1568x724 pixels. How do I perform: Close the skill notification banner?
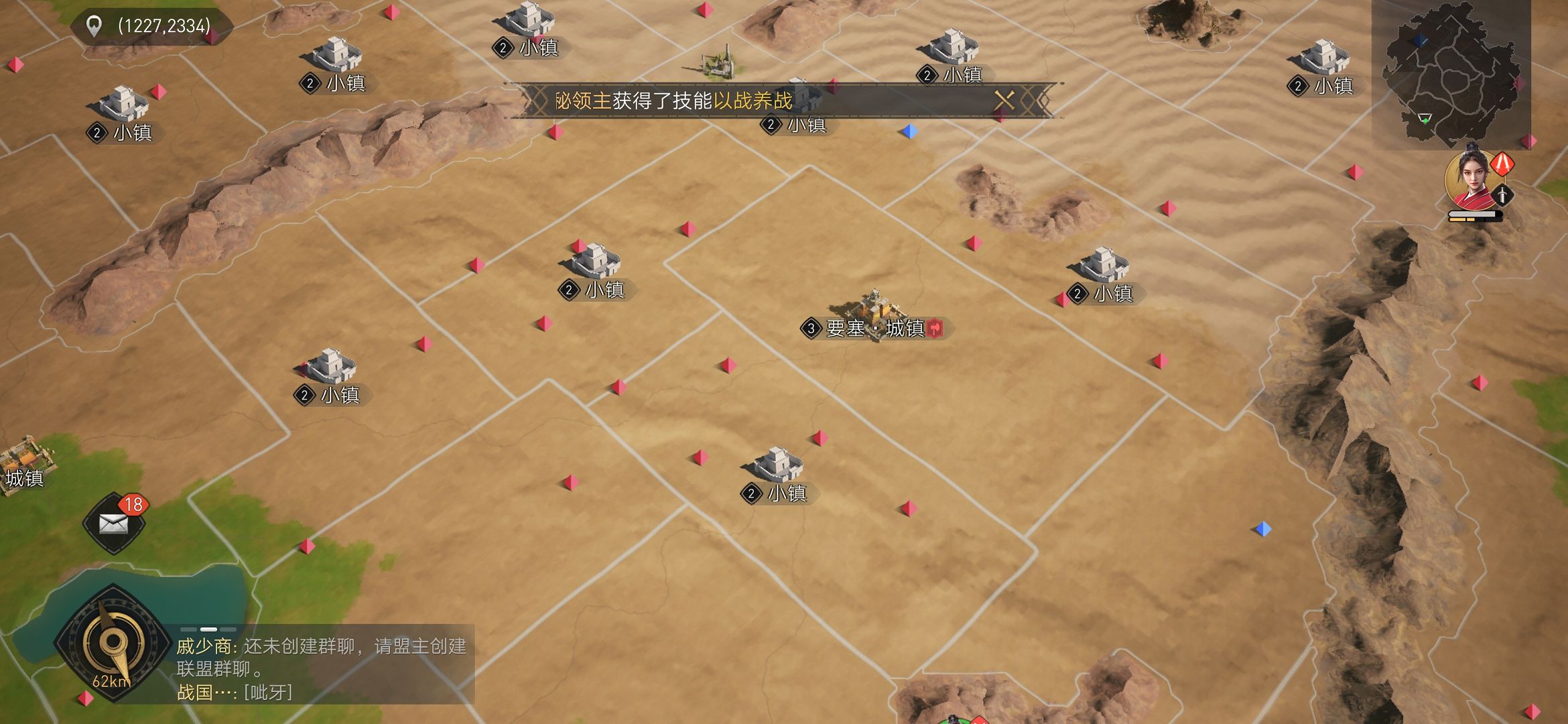pos(1004,101)
